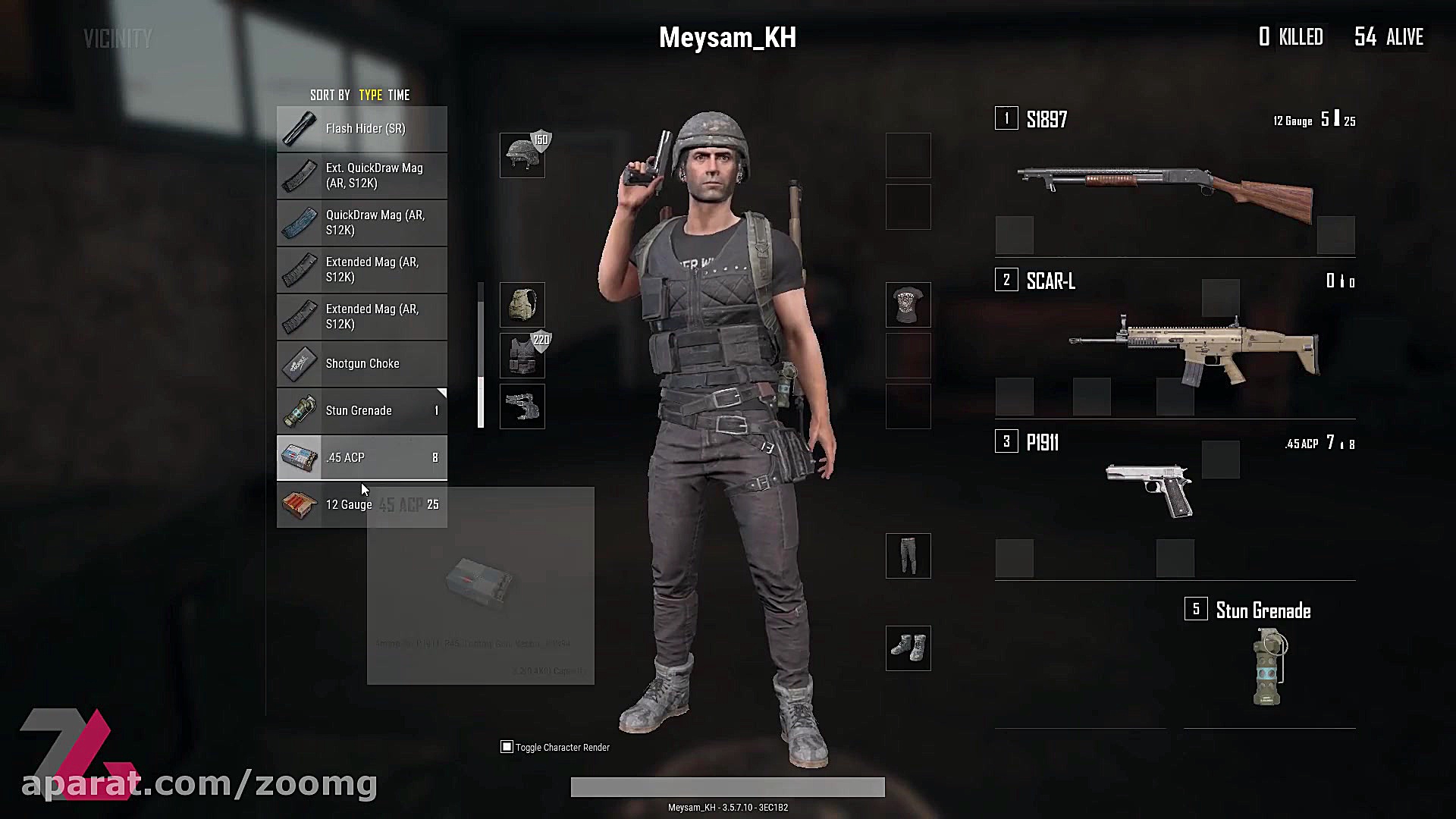Select the holstered pistol icon below the vest
Viewport: 1456px width, 819px height.
pyautogui.click(x=522, y=406)
